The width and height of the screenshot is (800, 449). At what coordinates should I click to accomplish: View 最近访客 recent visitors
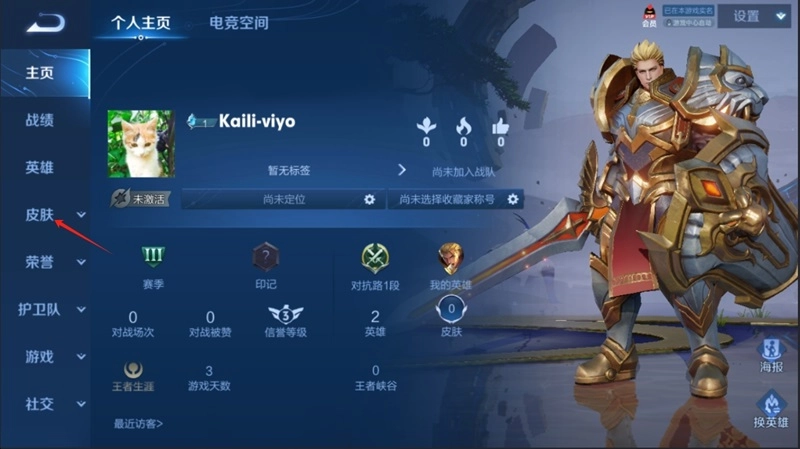click(x=139, y=423)
